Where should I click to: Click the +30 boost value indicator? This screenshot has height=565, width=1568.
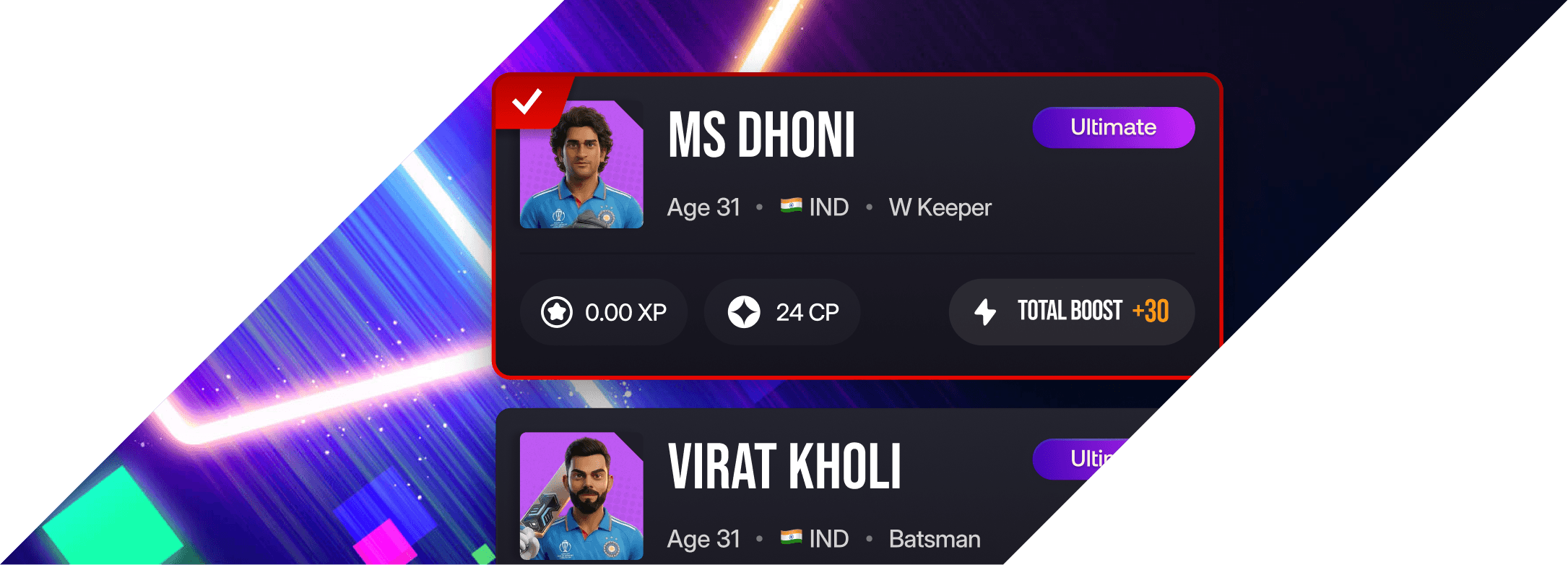1152,312
